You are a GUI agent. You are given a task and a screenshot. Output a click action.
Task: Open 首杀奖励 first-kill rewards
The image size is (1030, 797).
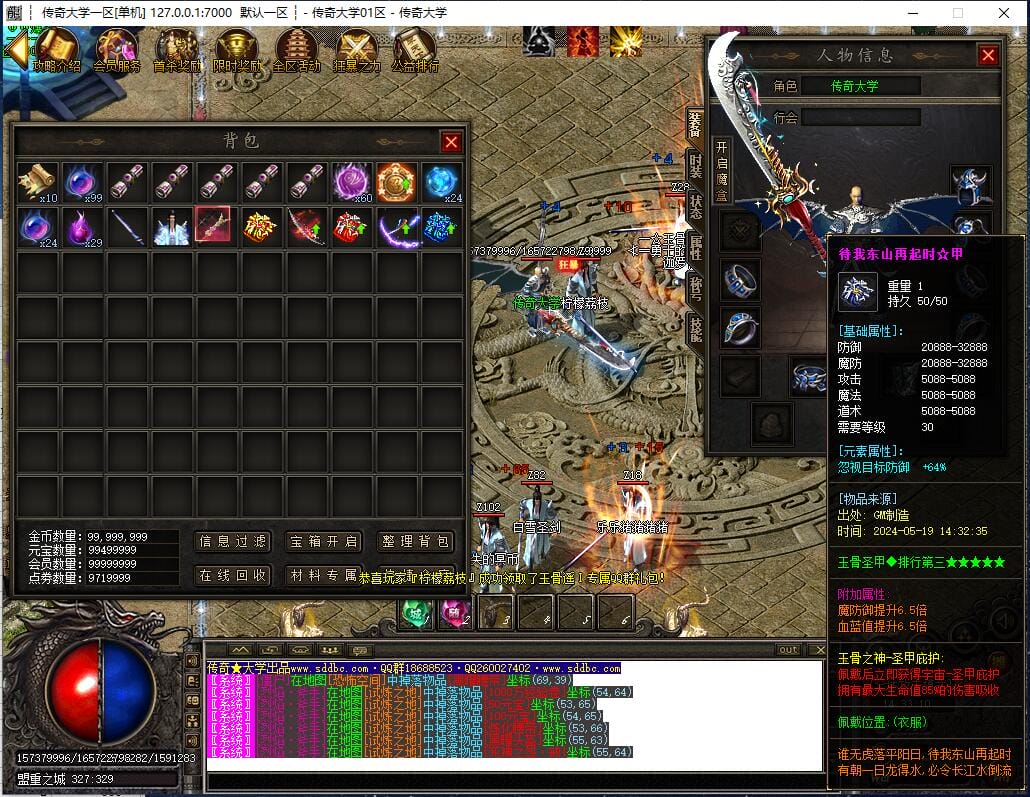click(x=176, y=51)
